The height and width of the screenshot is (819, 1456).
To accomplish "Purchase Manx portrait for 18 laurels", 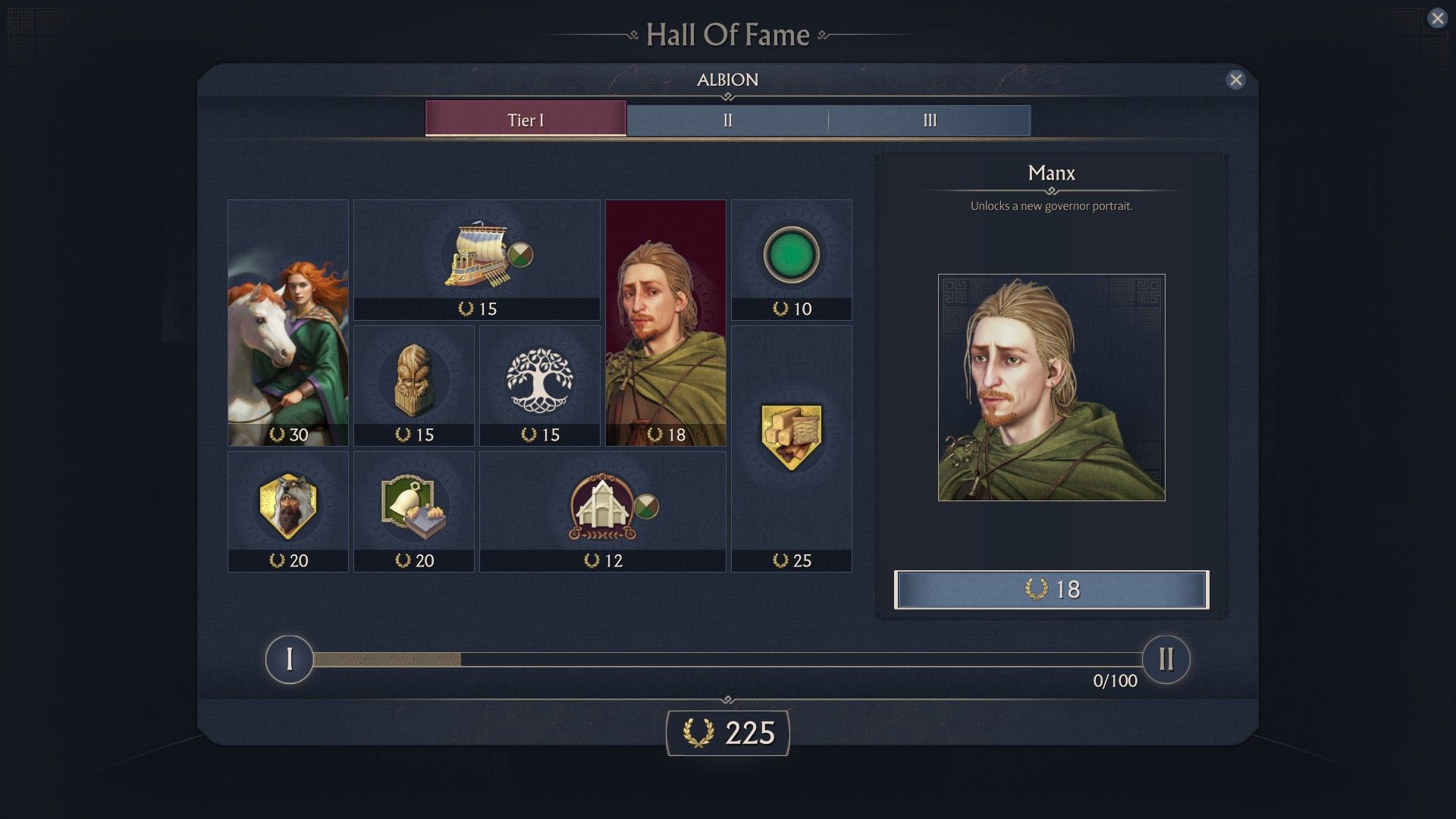I will click(1051, 589).
